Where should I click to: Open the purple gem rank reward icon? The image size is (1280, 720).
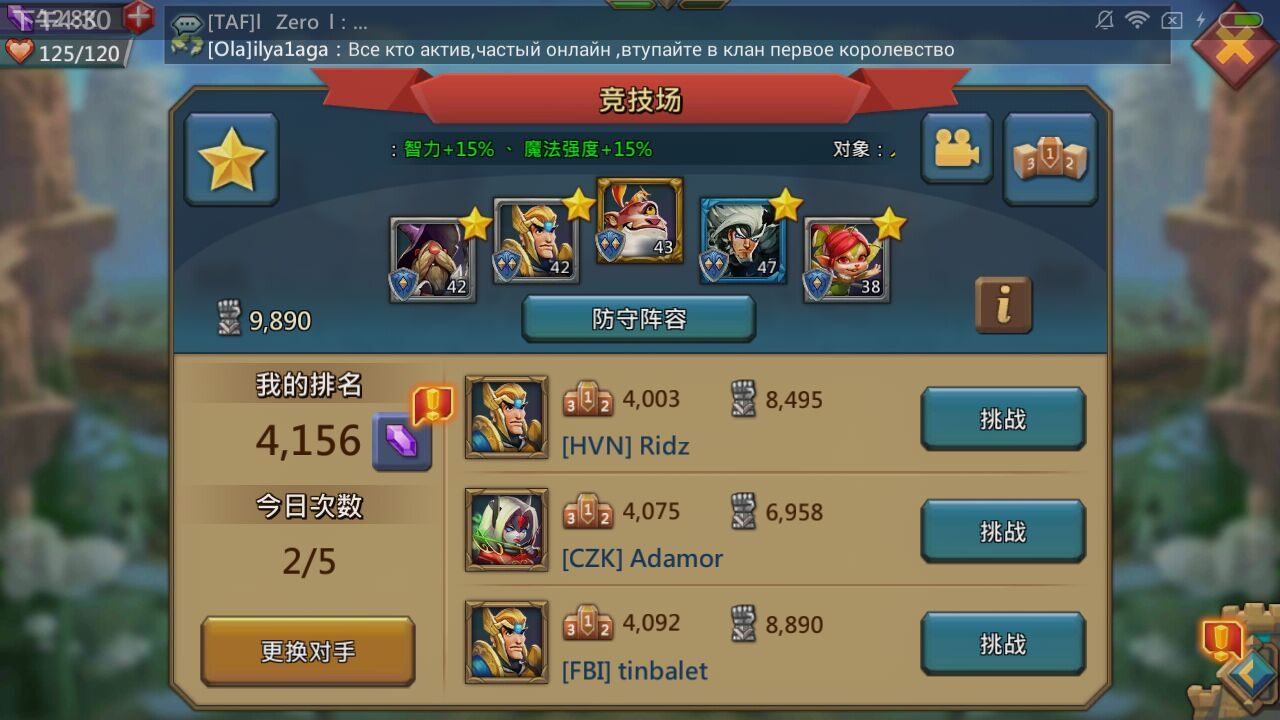pos(401,441)
